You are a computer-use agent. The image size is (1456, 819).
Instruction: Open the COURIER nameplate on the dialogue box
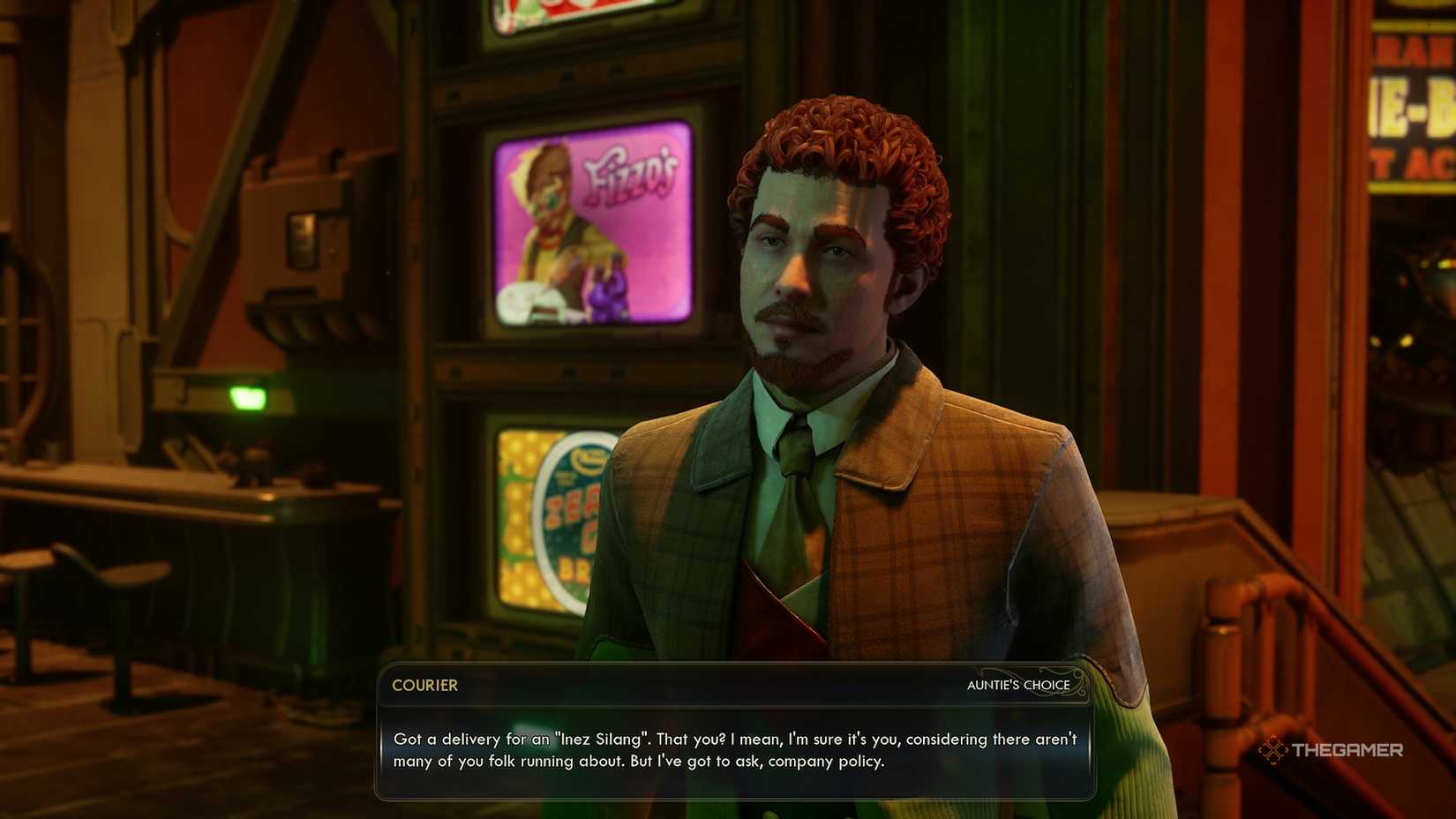[x=424, y=686]
